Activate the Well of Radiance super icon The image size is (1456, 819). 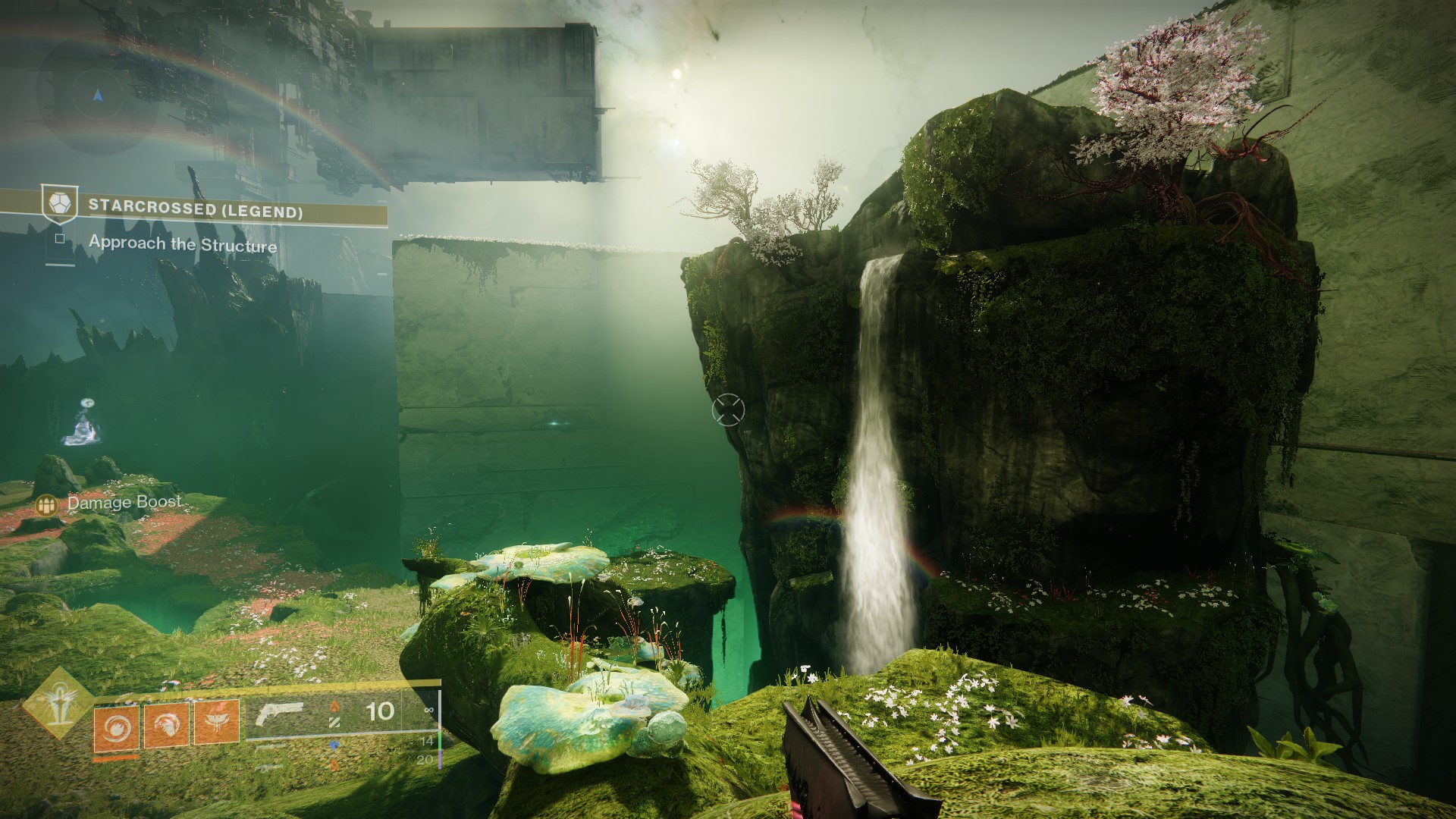(x=58, y=703)
